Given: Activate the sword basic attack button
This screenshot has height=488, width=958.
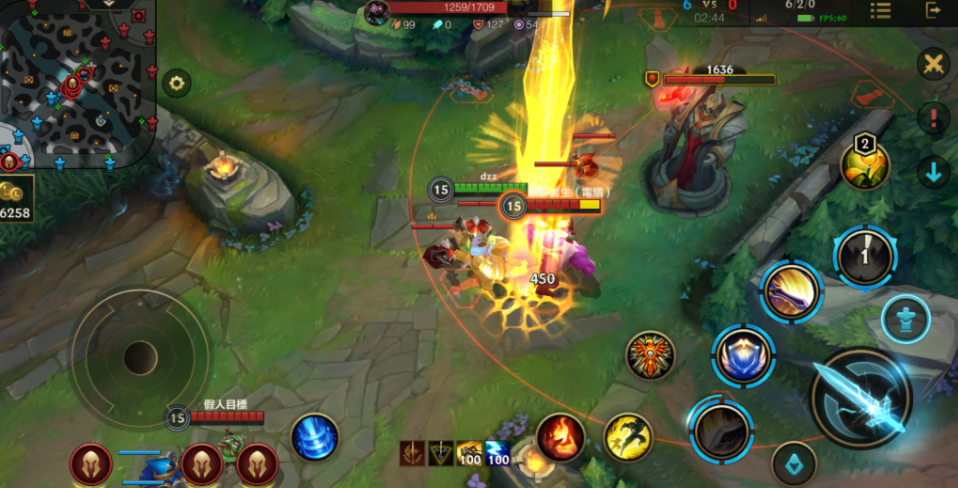Looking at the screenshot, I should point(860,398).
